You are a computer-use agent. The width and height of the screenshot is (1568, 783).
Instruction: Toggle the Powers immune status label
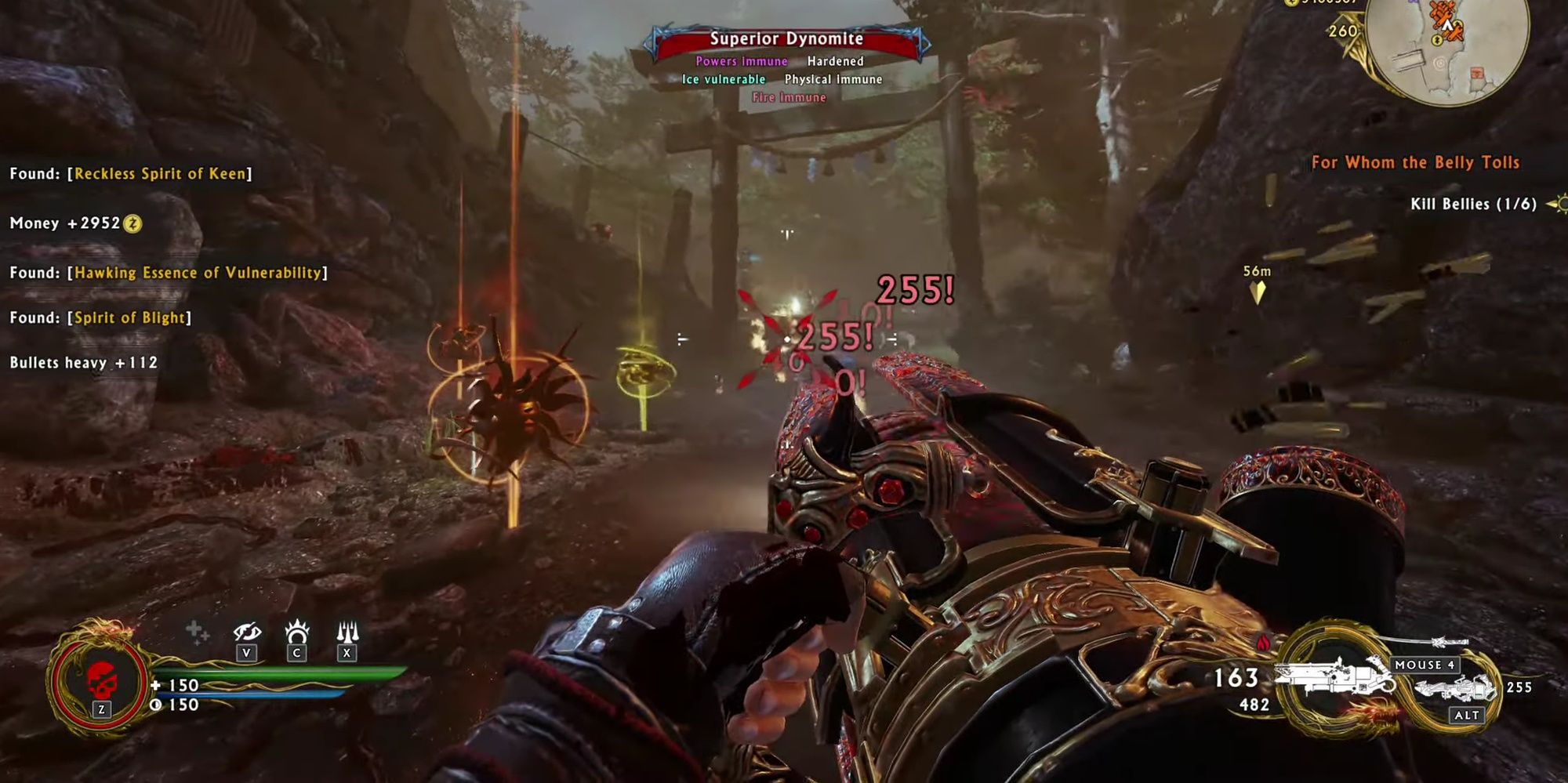tap(742, 60)
